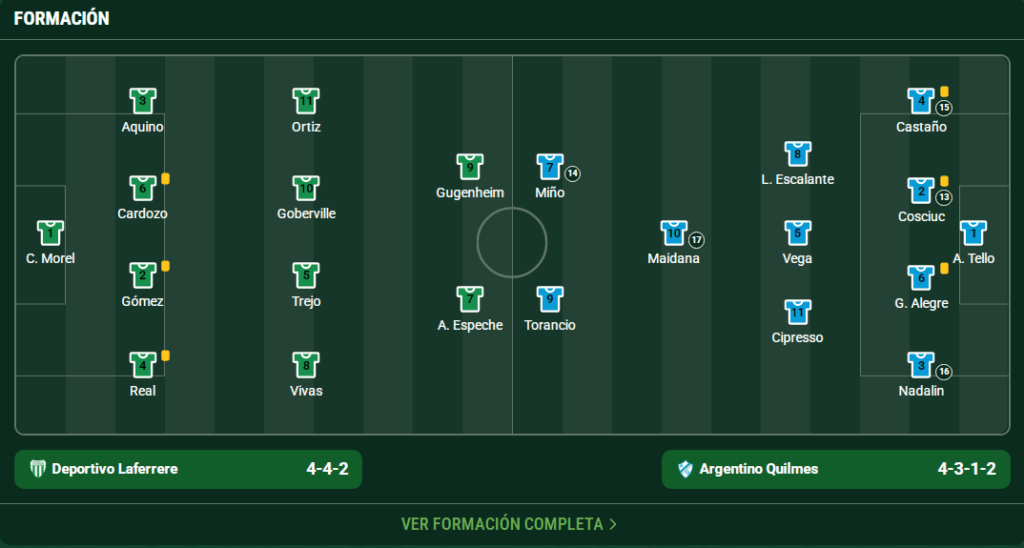Select Ortiz's number 11 shirt
1024x548 pixels.
[306, 101]
